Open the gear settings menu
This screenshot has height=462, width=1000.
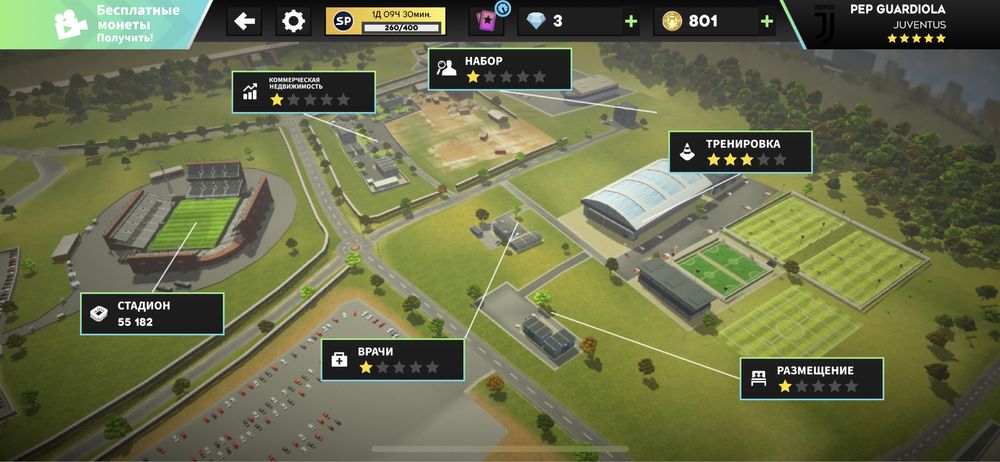tap(292, 21)
